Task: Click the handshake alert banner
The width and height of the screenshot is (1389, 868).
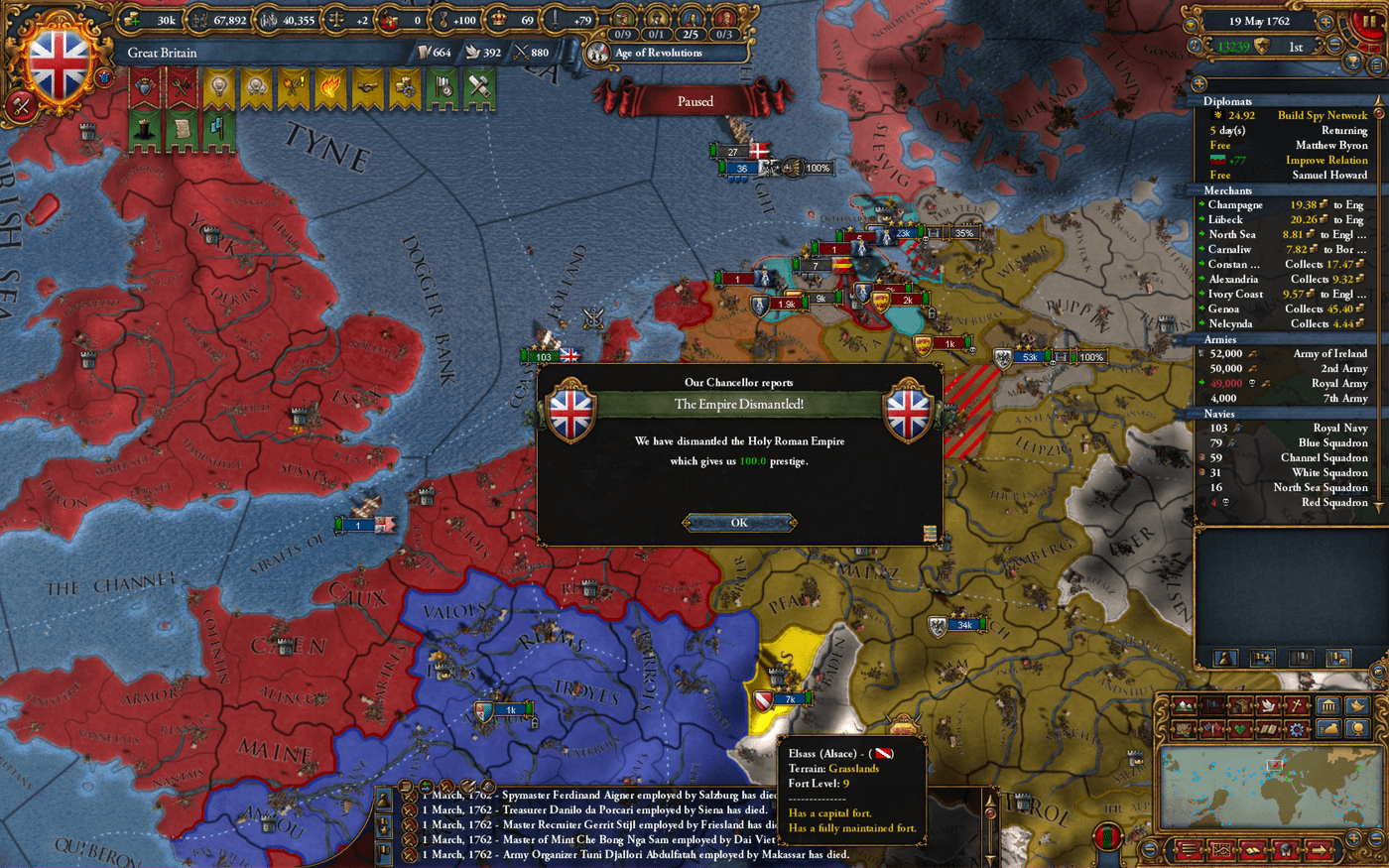Action: [366, 89]
